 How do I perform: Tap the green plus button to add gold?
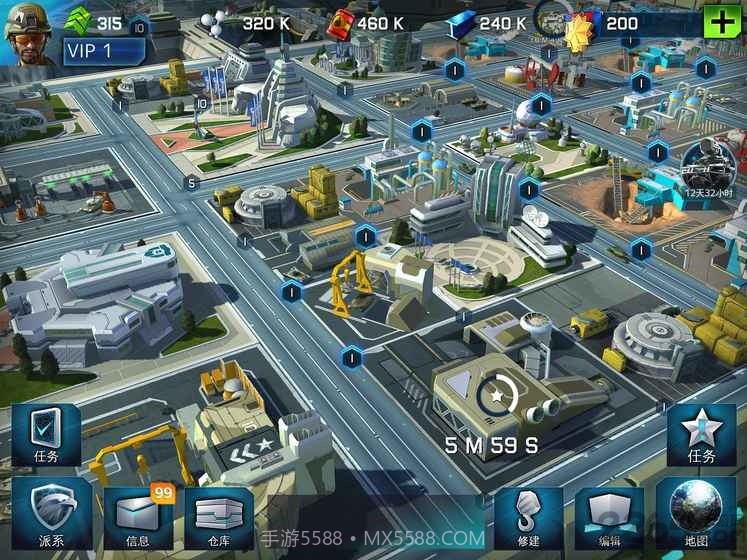(719, 21)
